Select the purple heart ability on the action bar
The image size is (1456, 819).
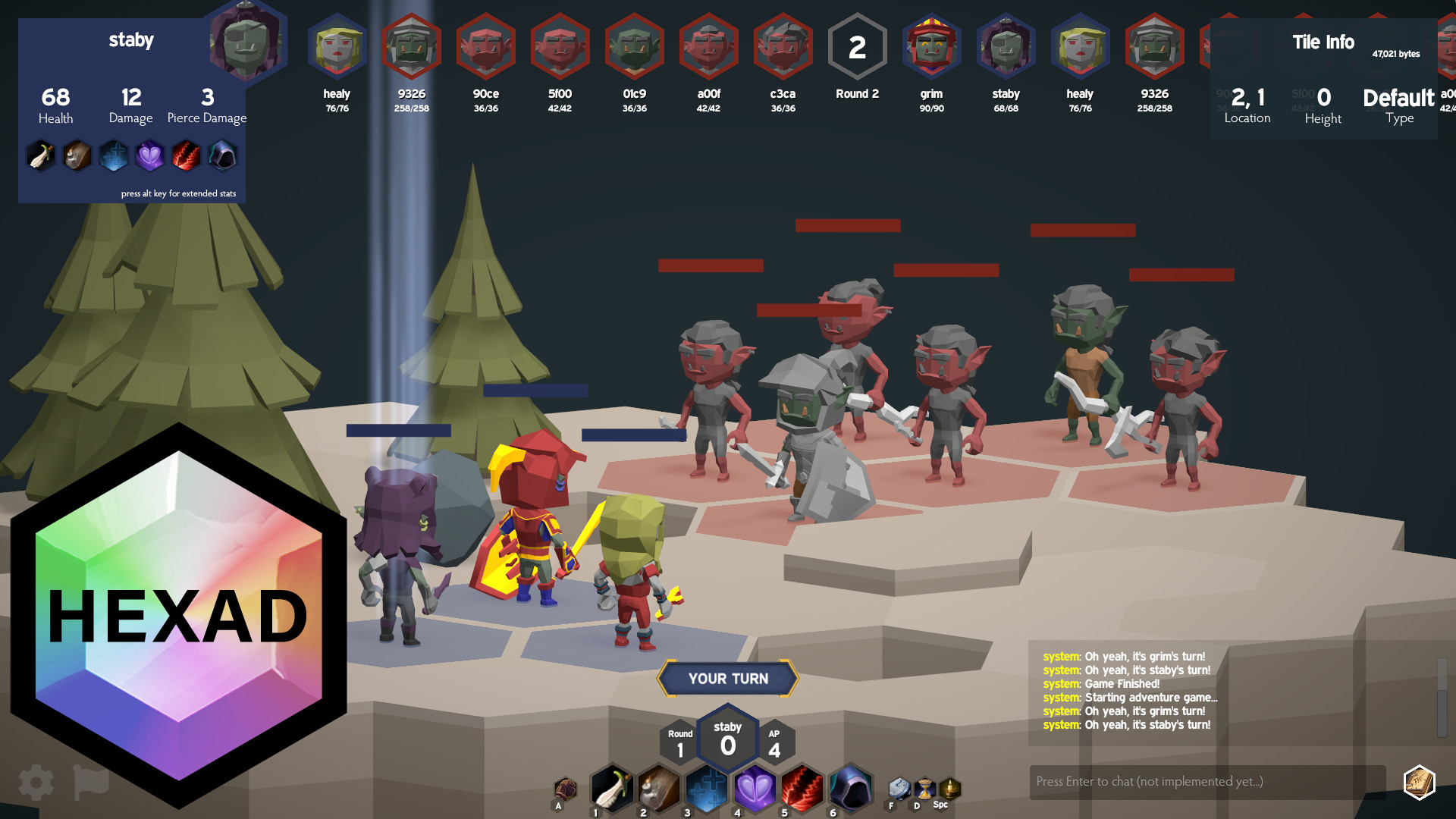[x=755, y=789]
